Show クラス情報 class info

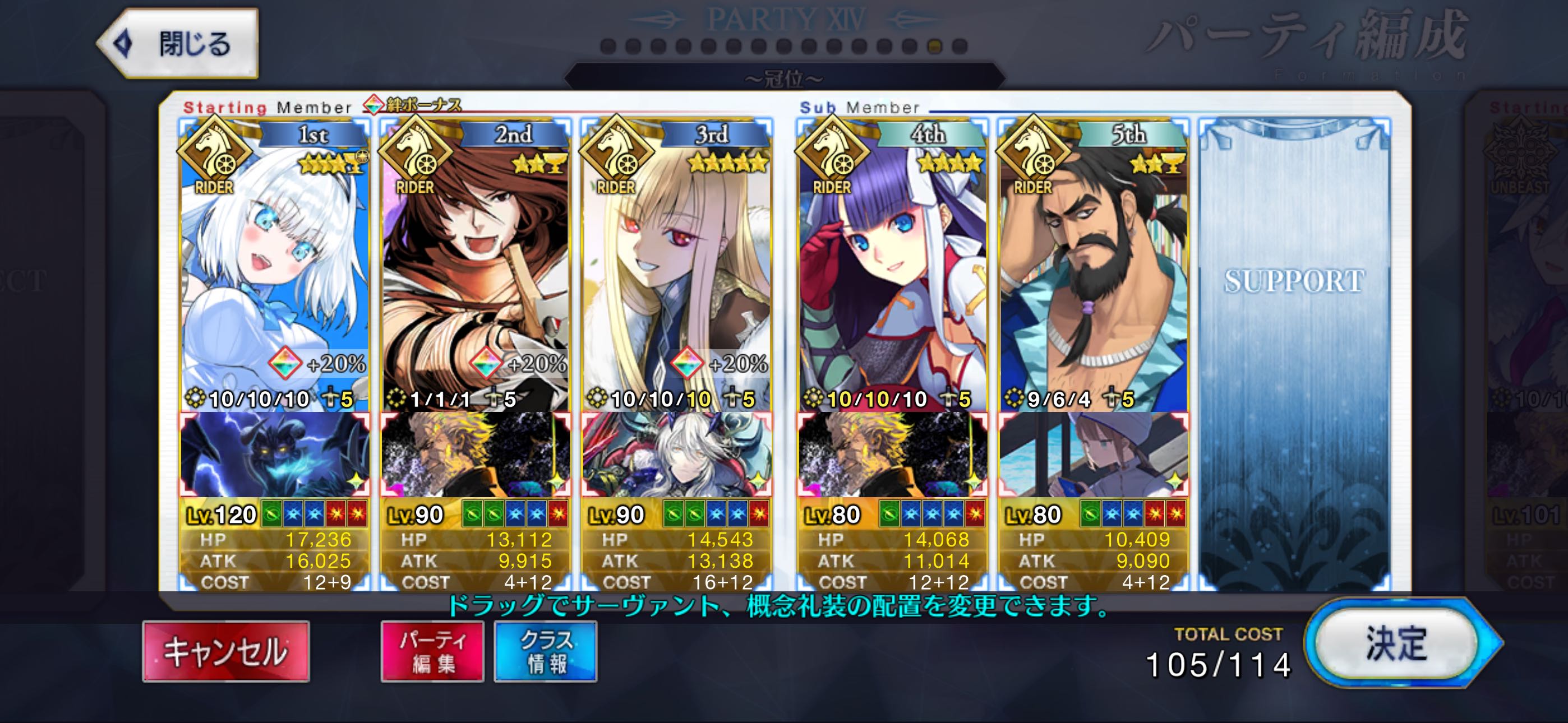pyautogui.click(x=546, y=651)
